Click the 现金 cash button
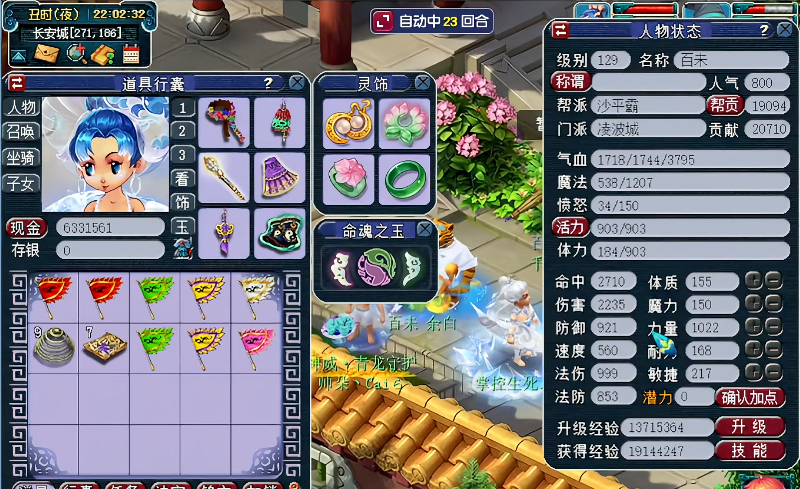The height and width of the screenshot is (489, 800). [x=27, y=227]
